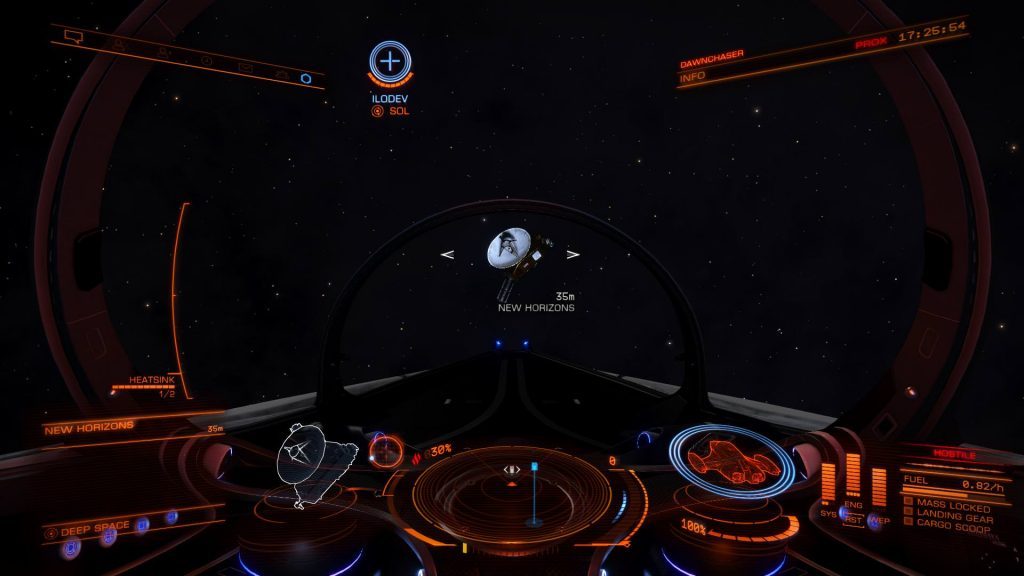Viewport: 1024px width, 576px height.
Task: Divert power to WEP
Action: (x=879, y=520)
